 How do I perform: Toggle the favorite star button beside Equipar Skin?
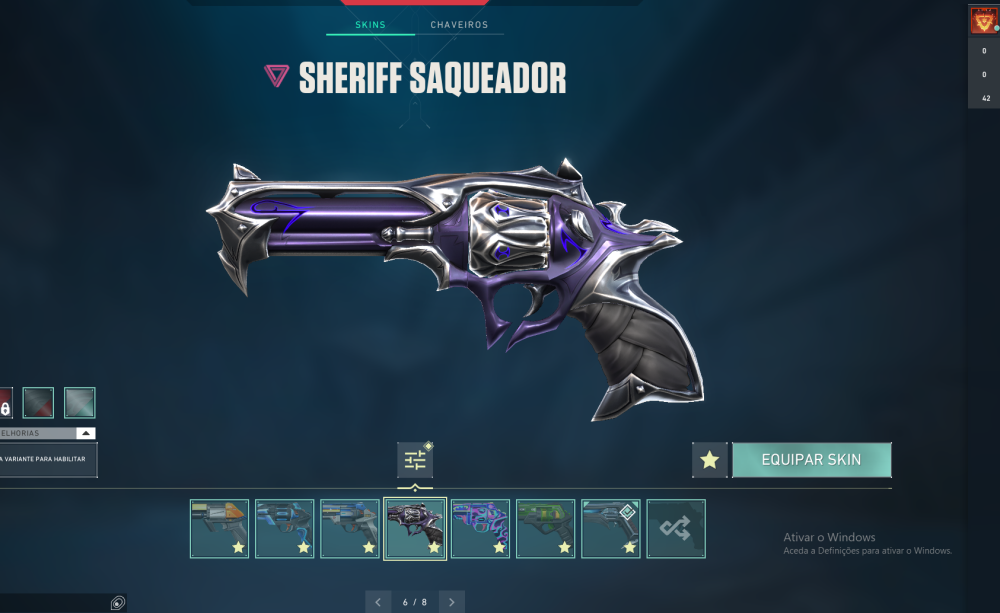pyautogui.click(x=710, y=460)
